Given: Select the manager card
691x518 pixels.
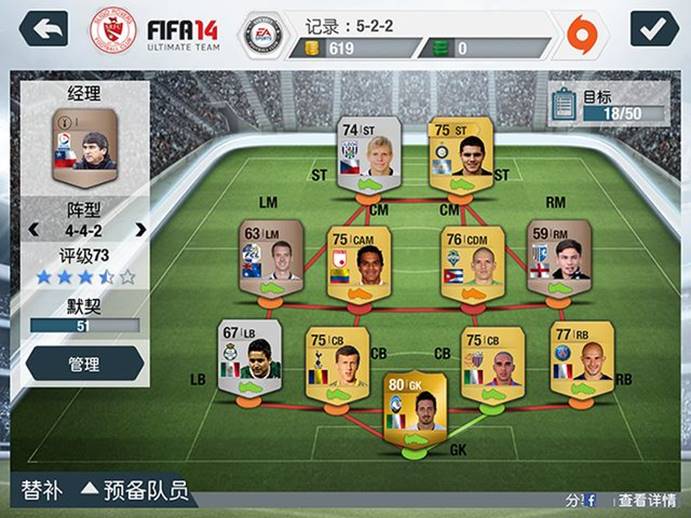Looking at the screenshot, I should pyautogui.click(x=84, y=150).
